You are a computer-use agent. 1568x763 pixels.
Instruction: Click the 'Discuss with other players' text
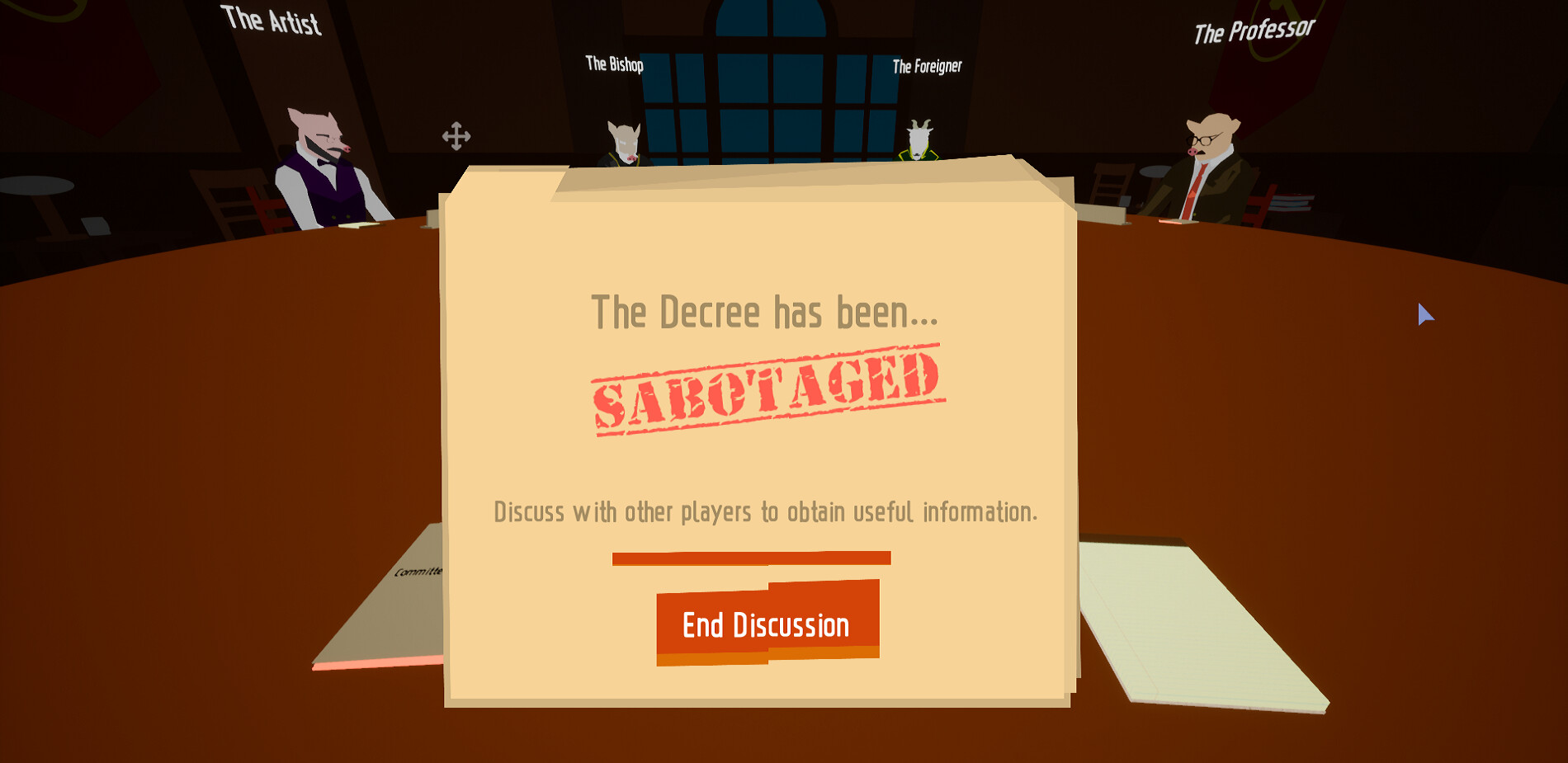pos(766,511)
